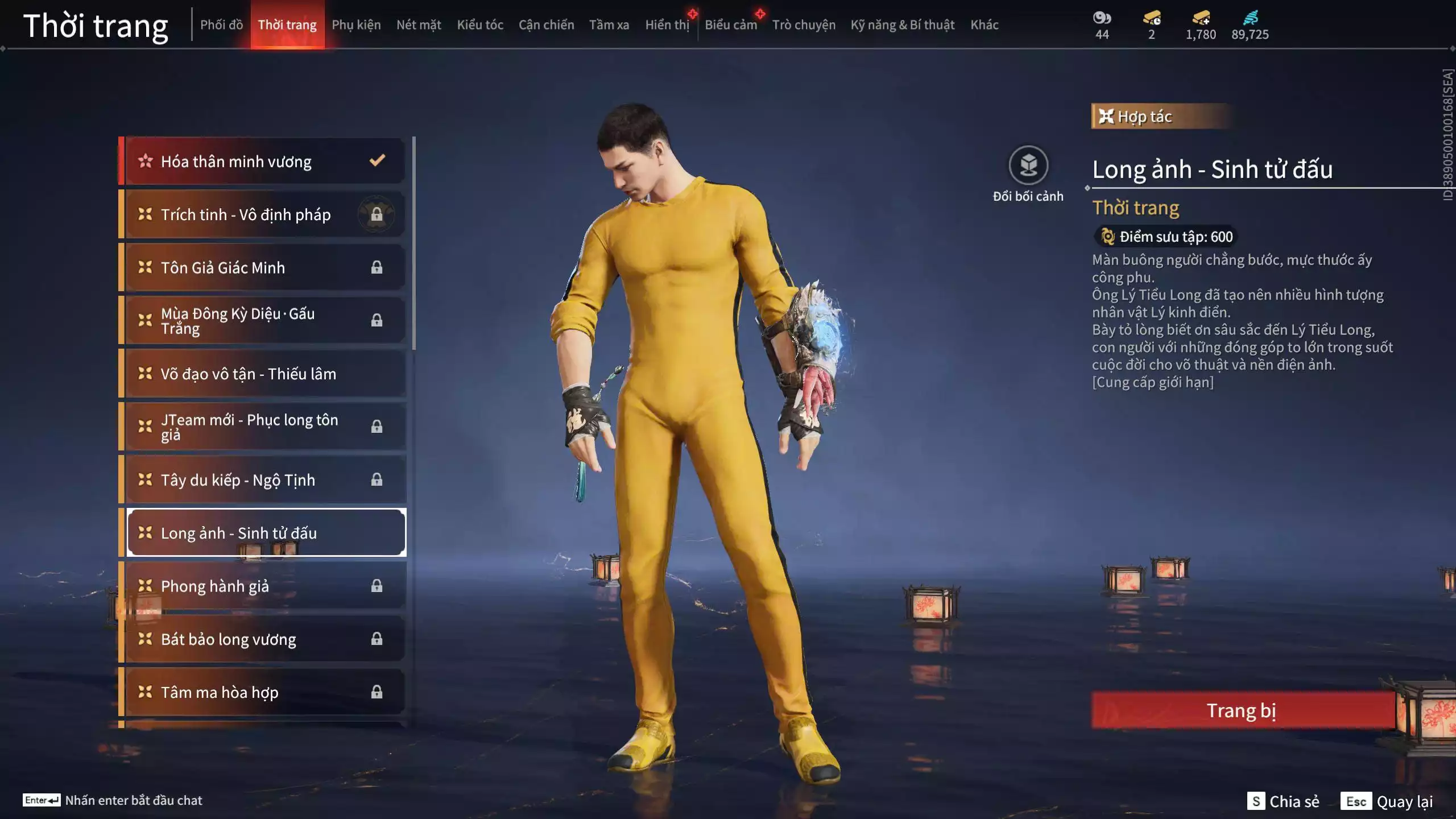Open the Phụ kiện tab
Image resolution: width=1456 pixels, height=819 pixels.
point(356,25)
